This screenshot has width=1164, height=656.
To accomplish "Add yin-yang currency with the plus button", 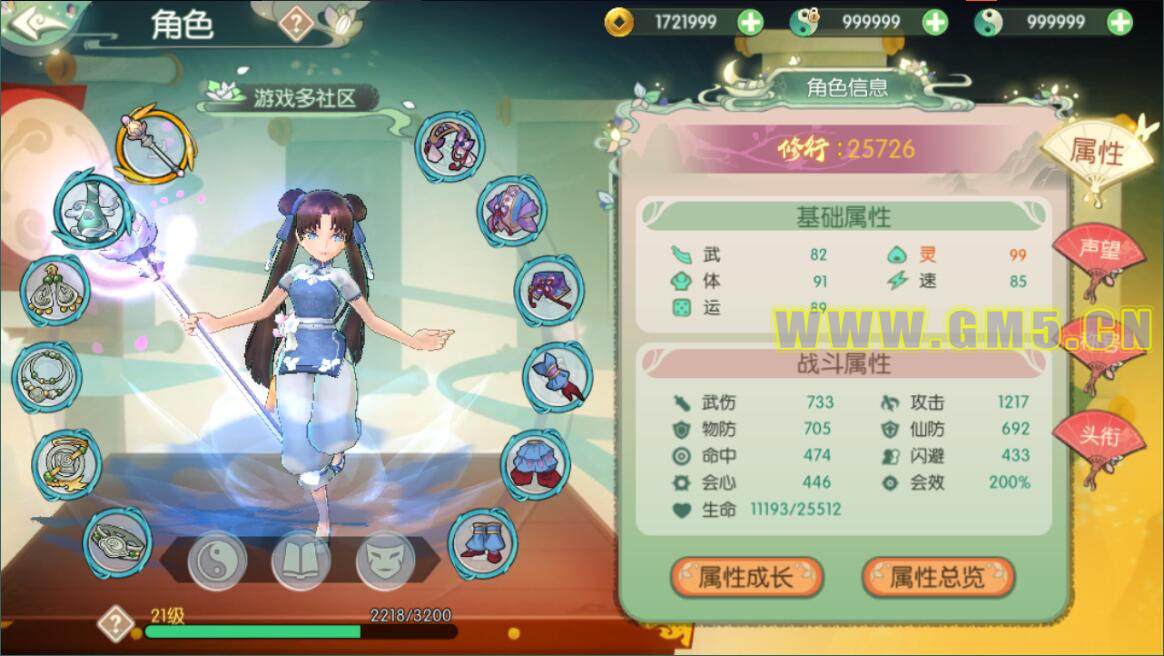I will tap(1120, 21).
